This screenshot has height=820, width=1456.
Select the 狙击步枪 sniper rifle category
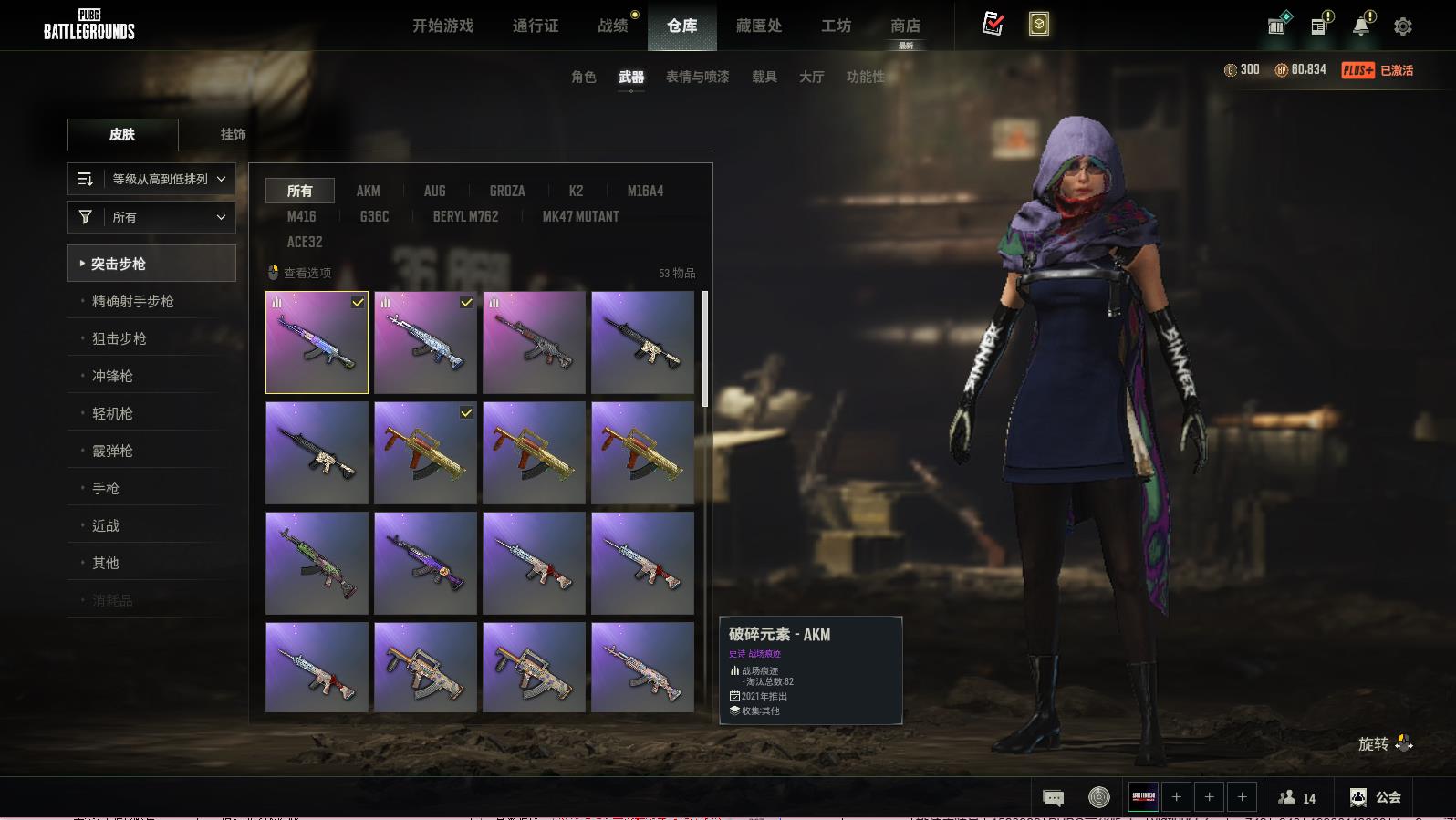(120, 338)
